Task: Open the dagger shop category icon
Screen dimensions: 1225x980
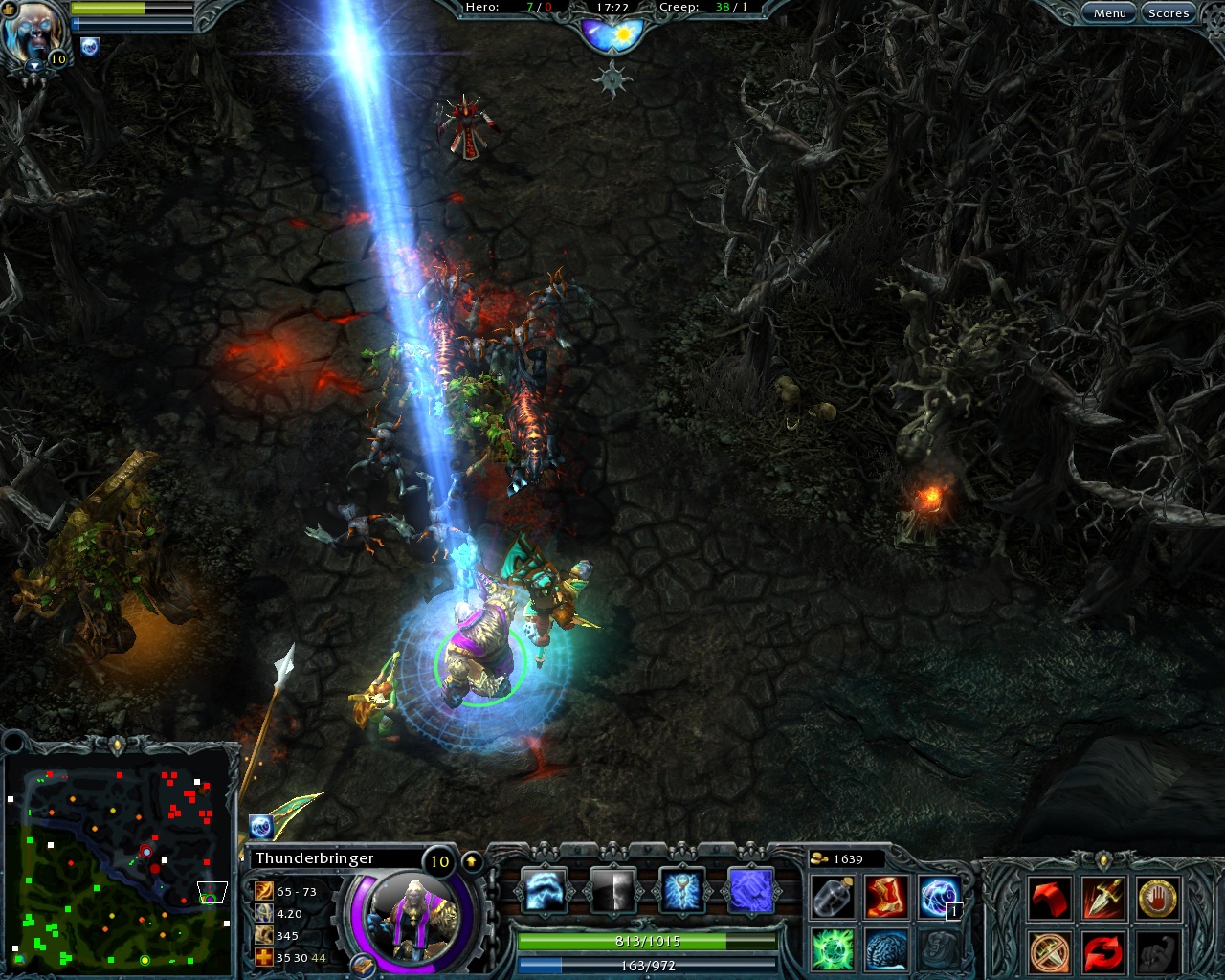Action: tap(1102, 897)
